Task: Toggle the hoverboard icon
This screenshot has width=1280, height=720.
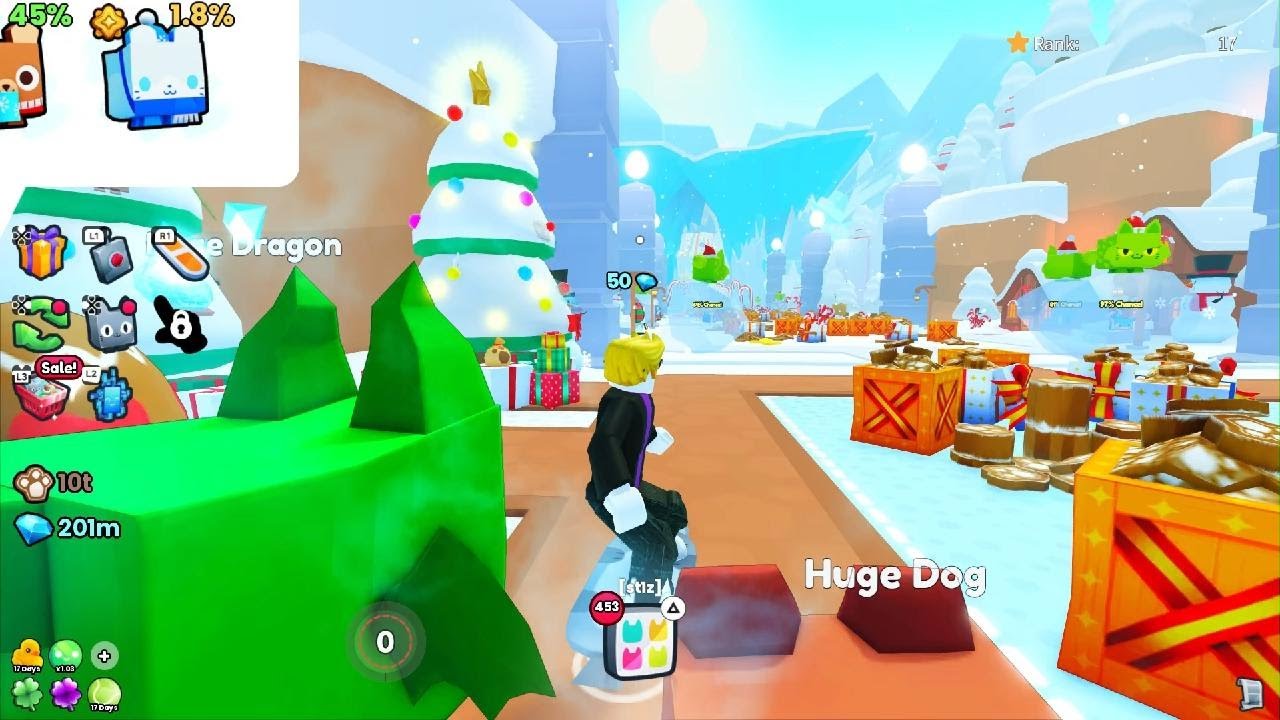Action: coord(180,253)
